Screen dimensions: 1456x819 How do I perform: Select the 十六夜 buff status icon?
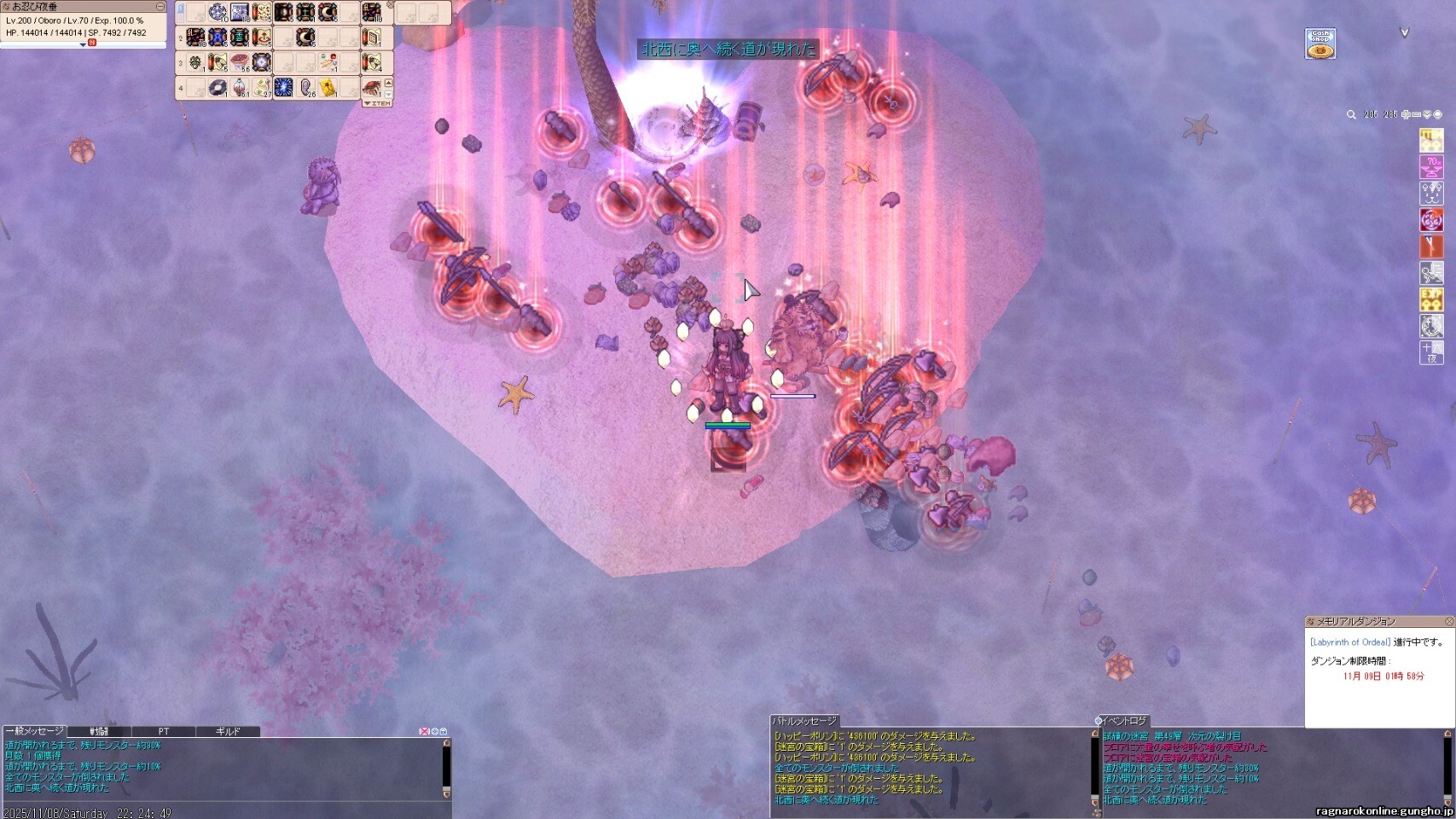[1430, 351]
